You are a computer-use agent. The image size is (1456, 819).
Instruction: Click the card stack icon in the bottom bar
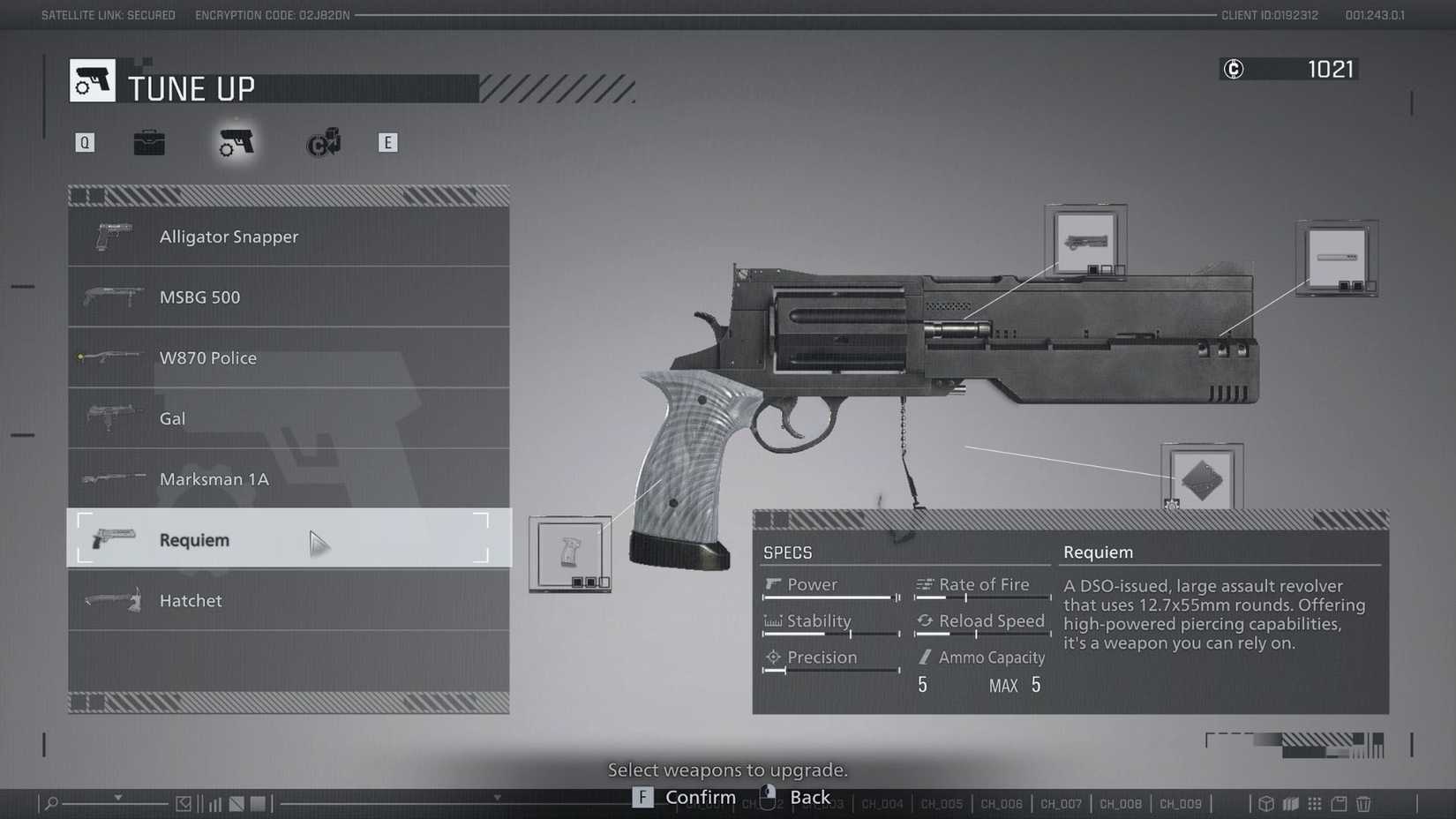coord(1290,804)
